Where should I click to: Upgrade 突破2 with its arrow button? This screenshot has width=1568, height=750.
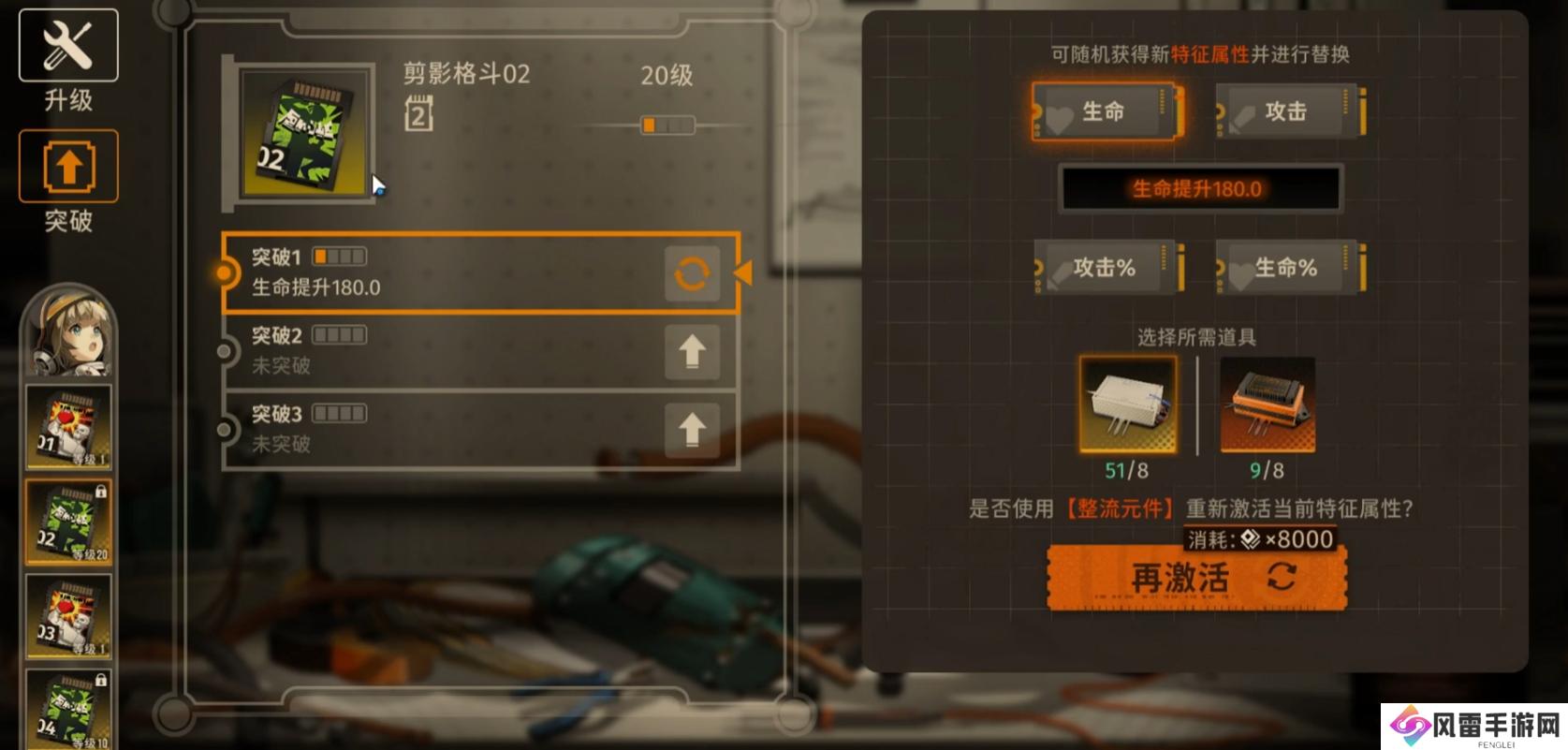tap(692, 352)
